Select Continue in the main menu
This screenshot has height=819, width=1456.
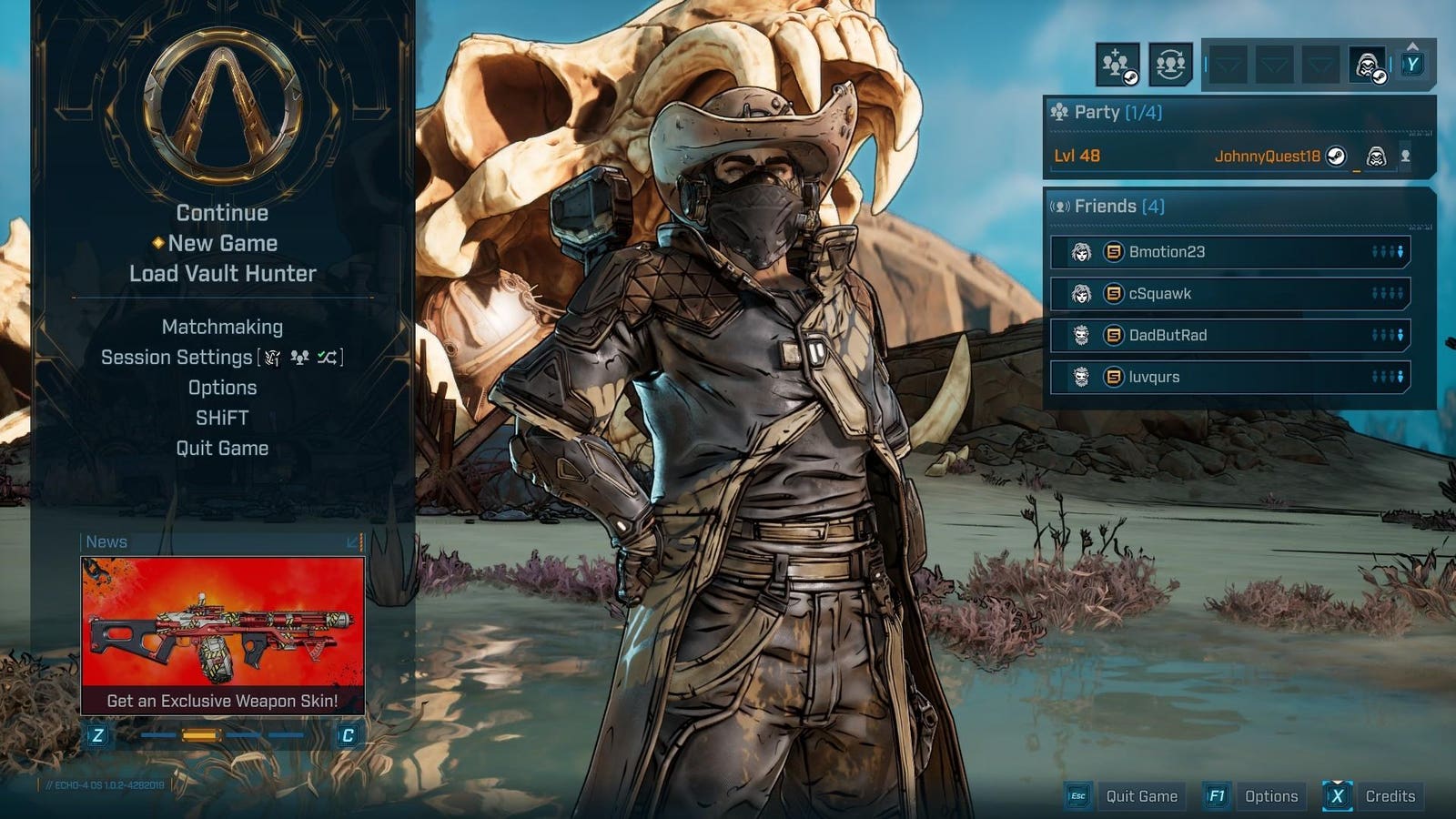[222, 213]
